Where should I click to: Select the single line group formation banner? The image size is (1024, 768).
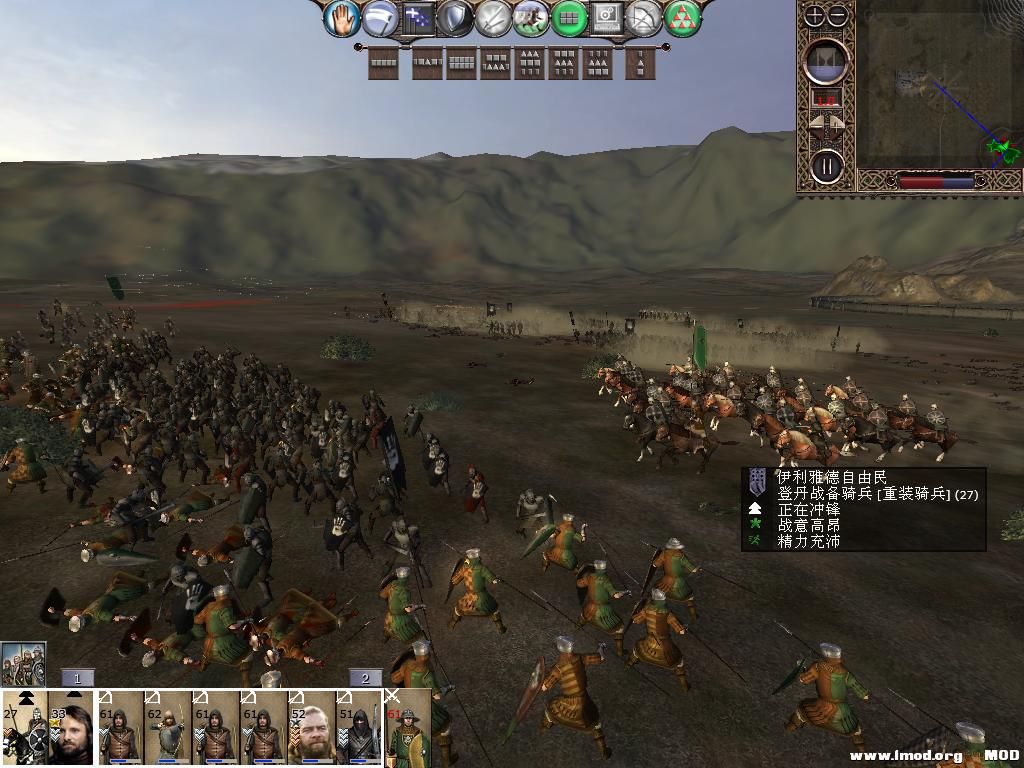(x=383, y=63)
